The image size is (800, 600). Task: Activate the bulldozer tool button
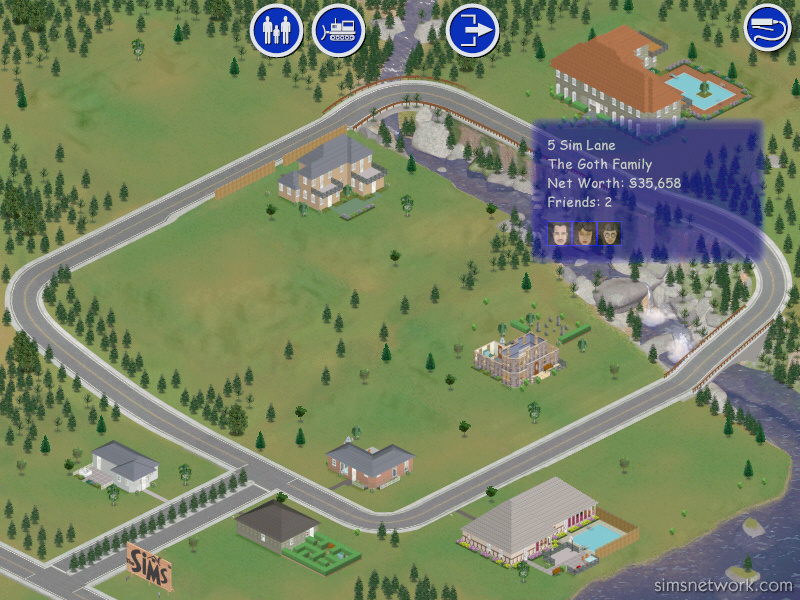tap(338, 30)
